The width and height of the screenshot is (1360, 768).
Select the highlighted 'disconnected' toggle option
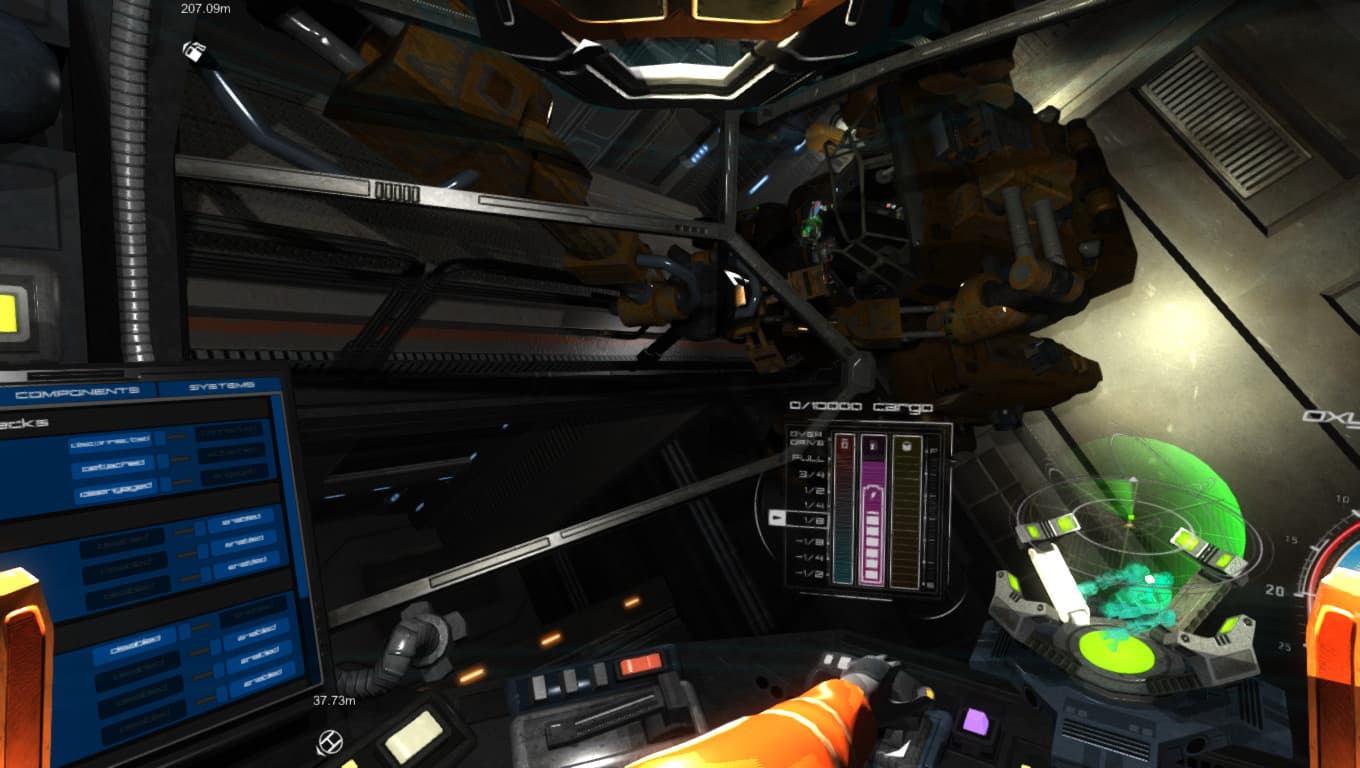pyautogui.click(x=111, y=441)
